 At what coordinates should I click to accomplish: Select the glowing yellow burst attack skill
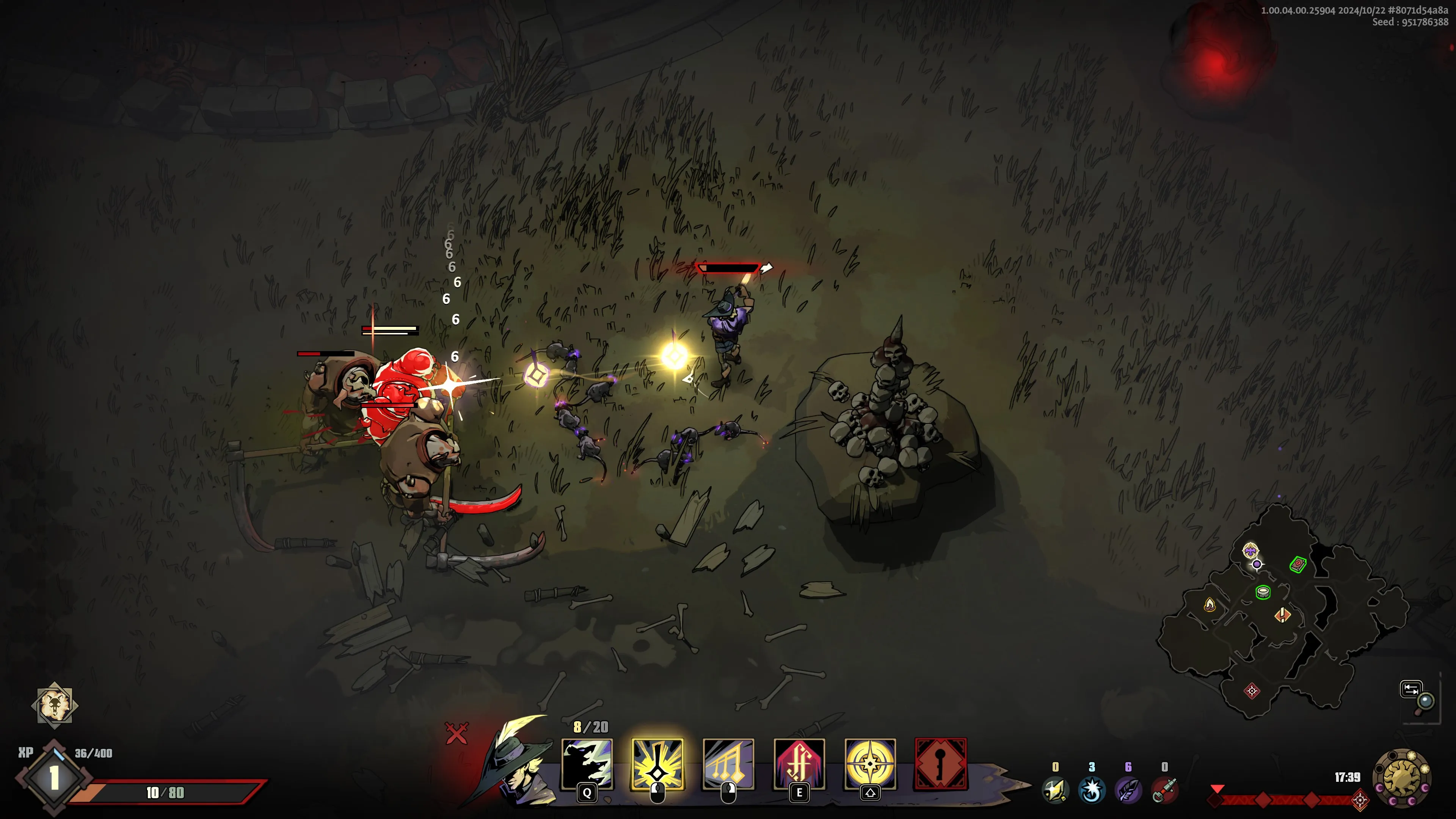tap(657, 763)
